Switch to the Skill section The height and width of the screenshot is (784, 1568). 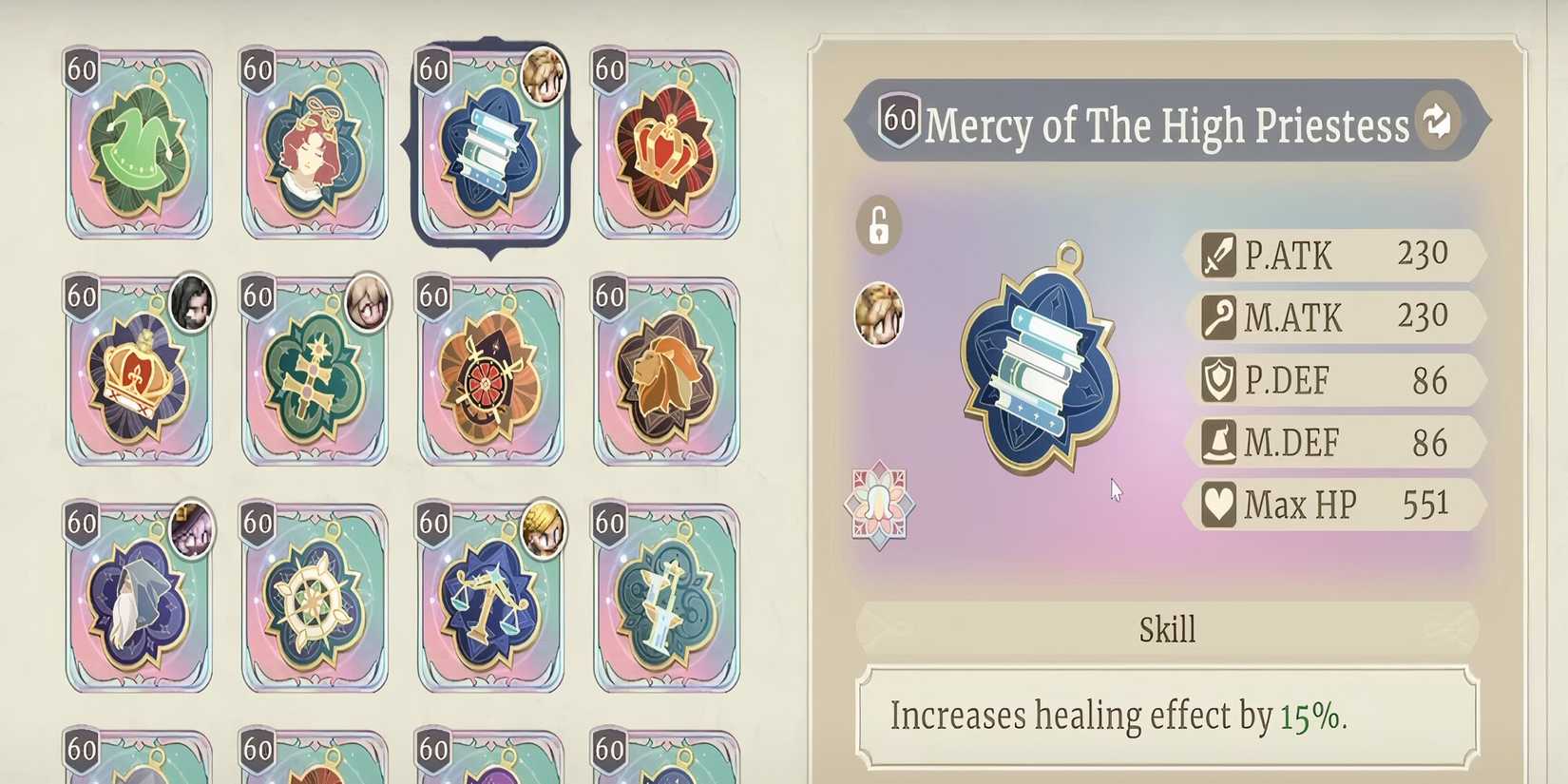click(x=1167, y=626)
